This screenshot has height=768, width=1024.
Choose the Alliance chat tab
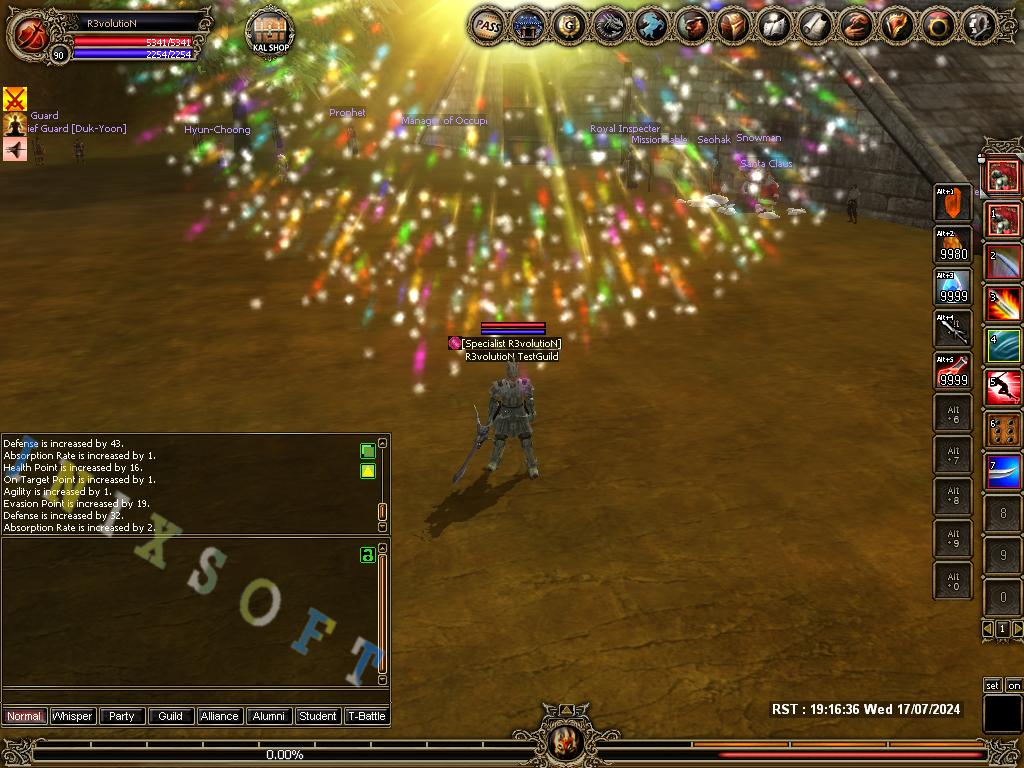tap(219, 716)
